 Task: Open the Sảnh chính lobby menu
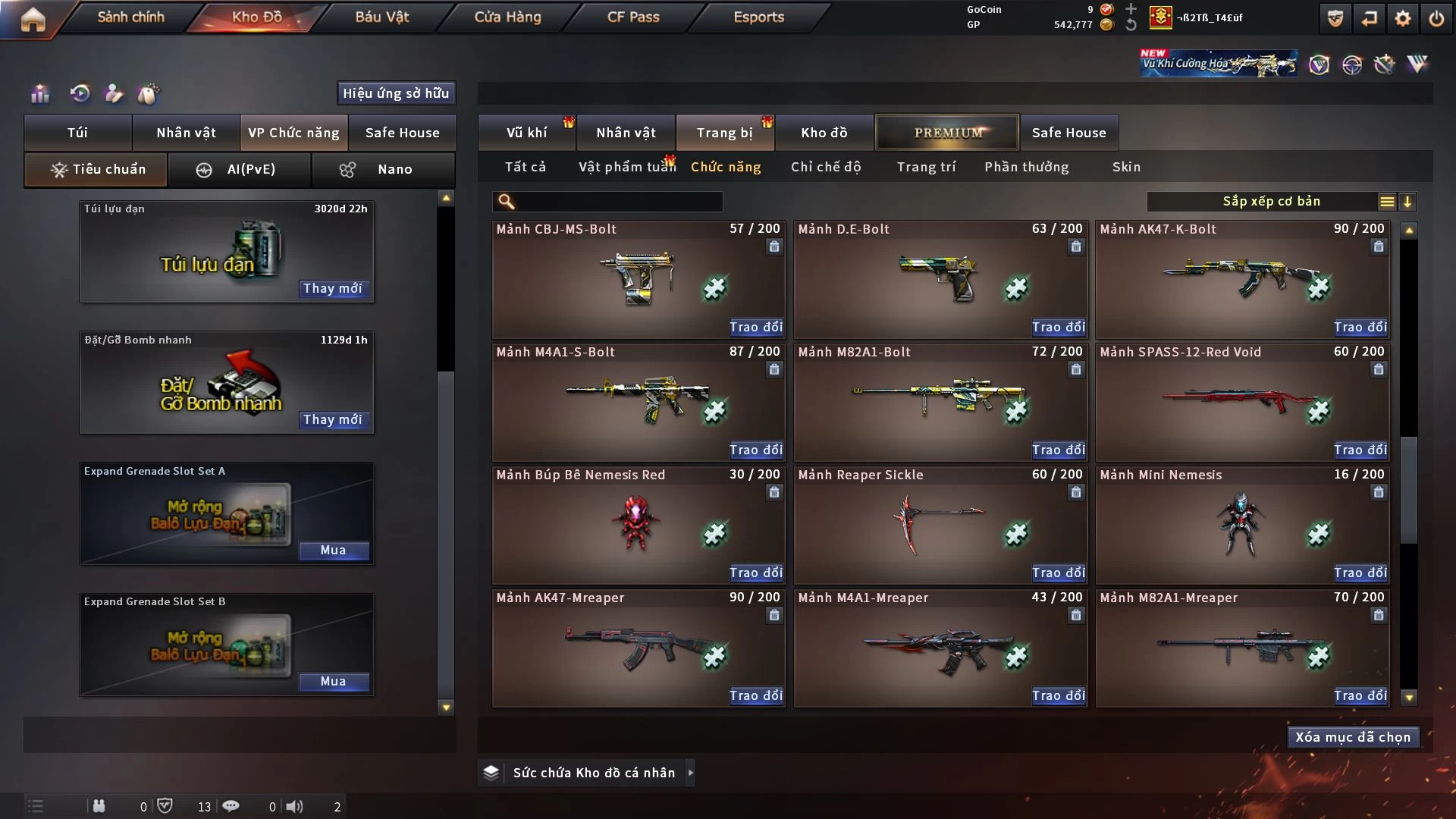pos(130,17)
